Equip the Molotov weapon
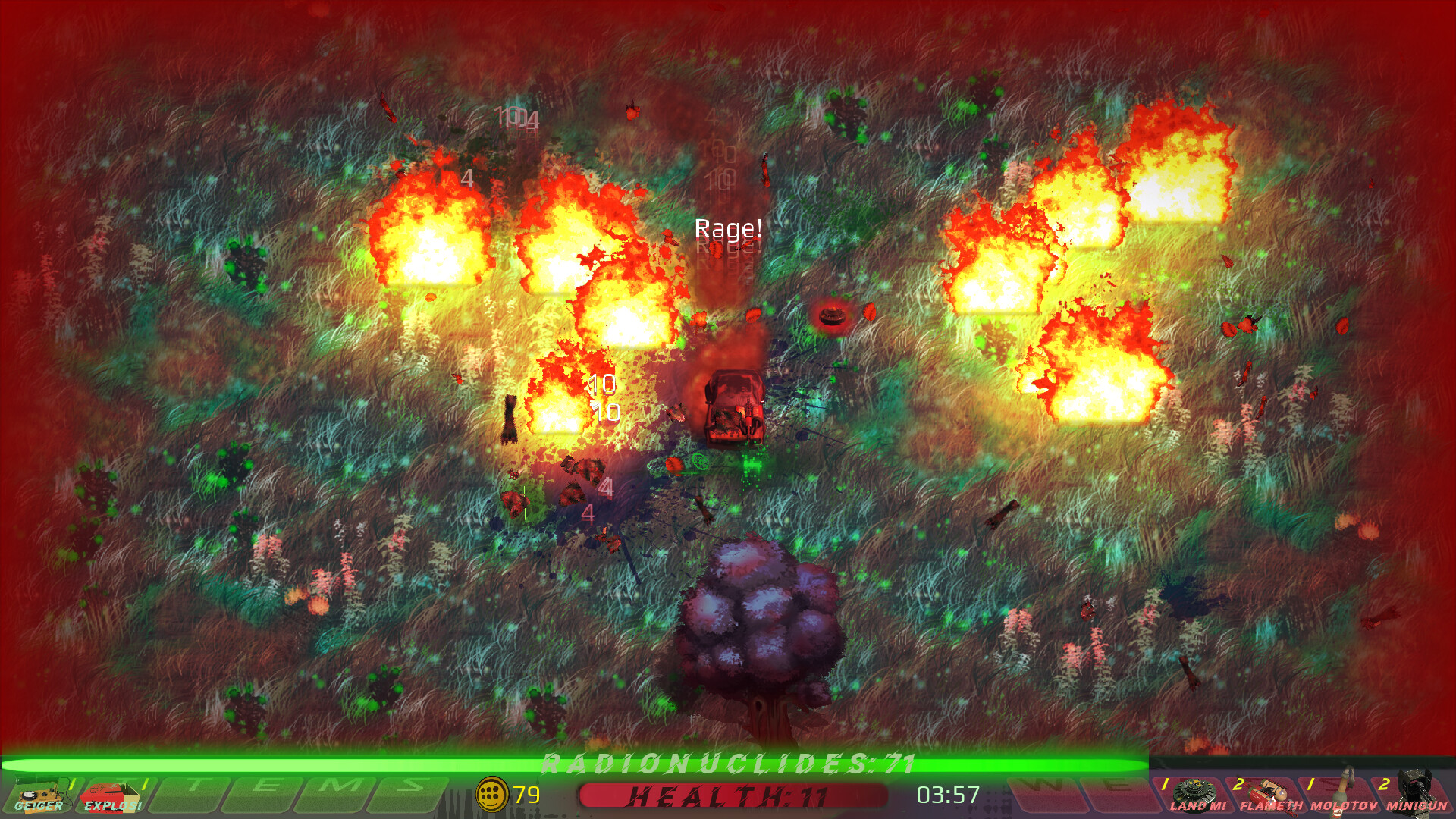Image resolution: width=1456 pixels, height=819 pixels. [x=1341, y=793]
